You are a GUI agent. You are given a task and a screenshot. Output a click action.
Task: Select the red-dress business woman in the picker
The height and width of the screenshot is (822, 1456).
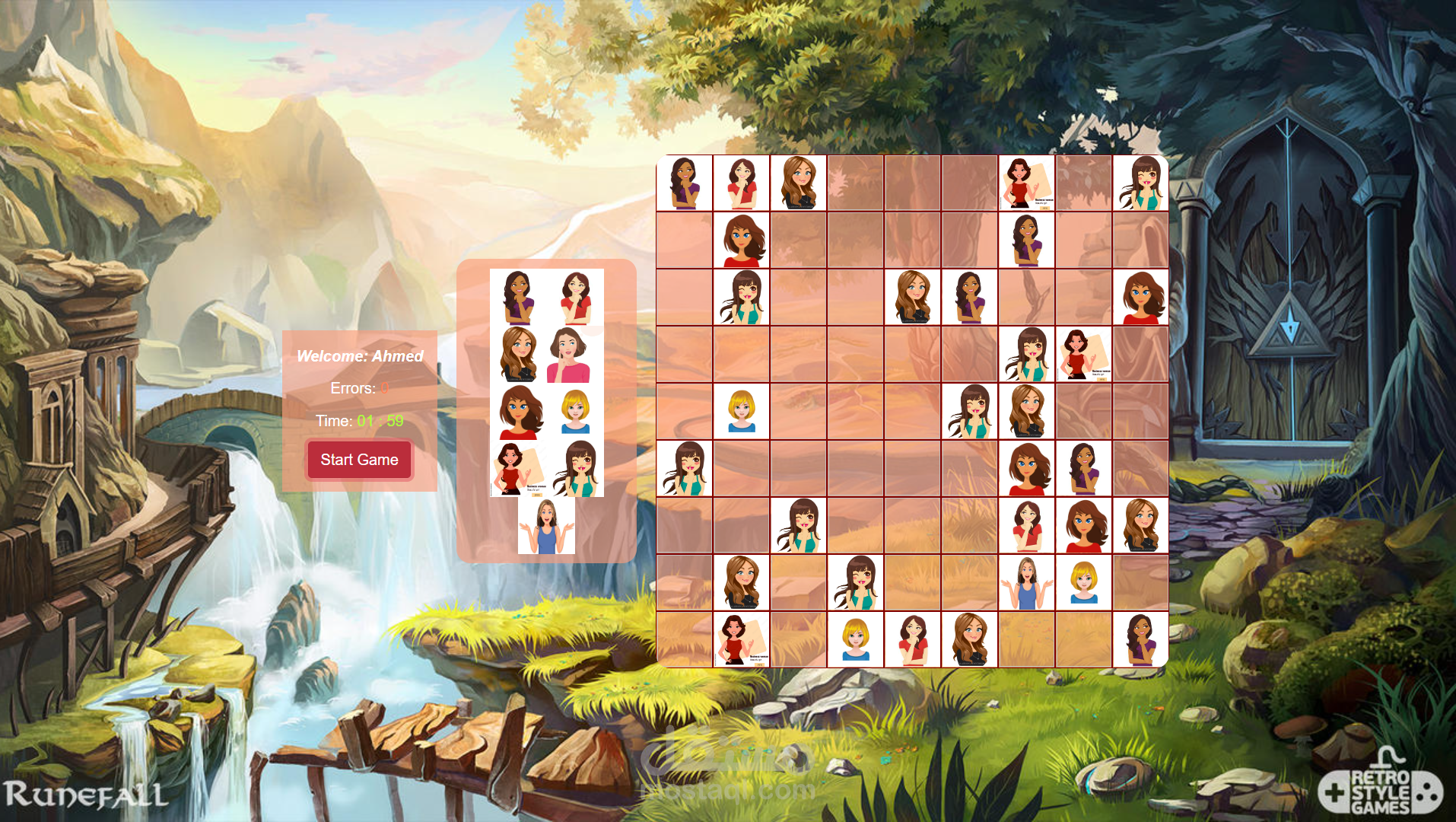tap(518, 469)
